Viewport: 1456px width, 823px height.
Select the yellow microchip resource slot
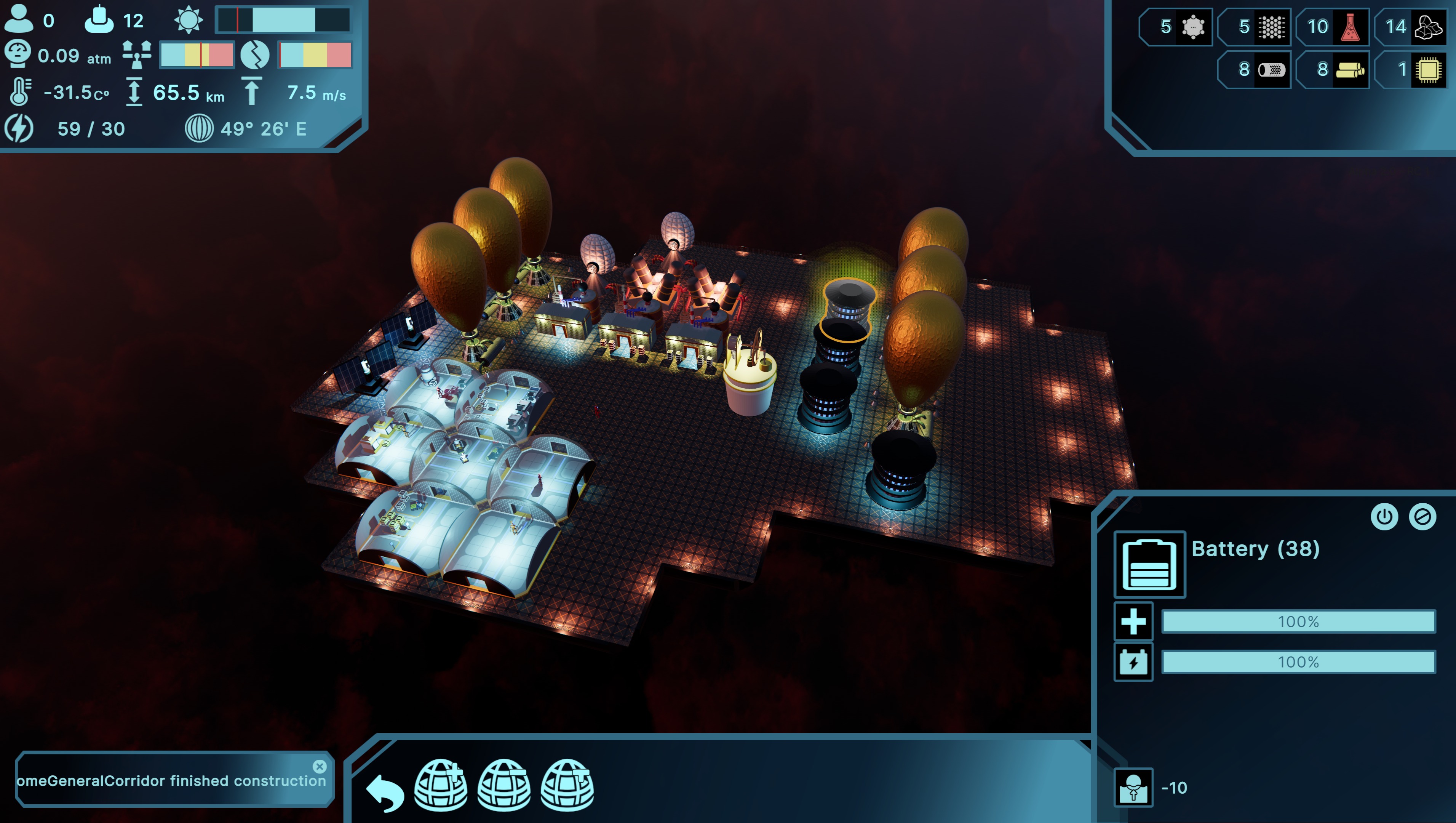tap(1428, 70)
